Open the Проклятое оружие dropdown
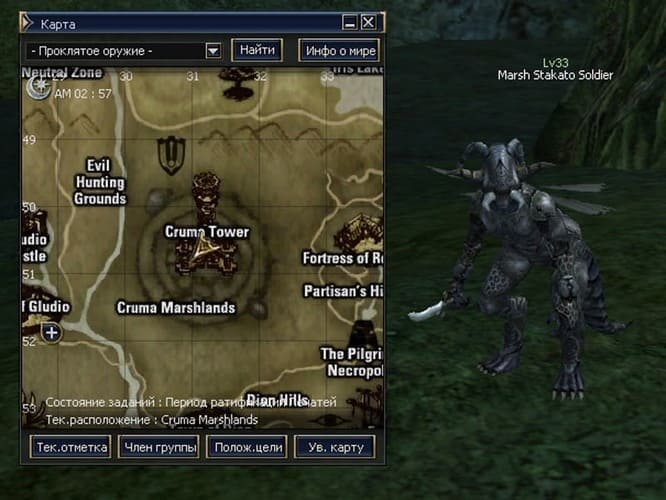666x500 pixels. tap(213, 50)
